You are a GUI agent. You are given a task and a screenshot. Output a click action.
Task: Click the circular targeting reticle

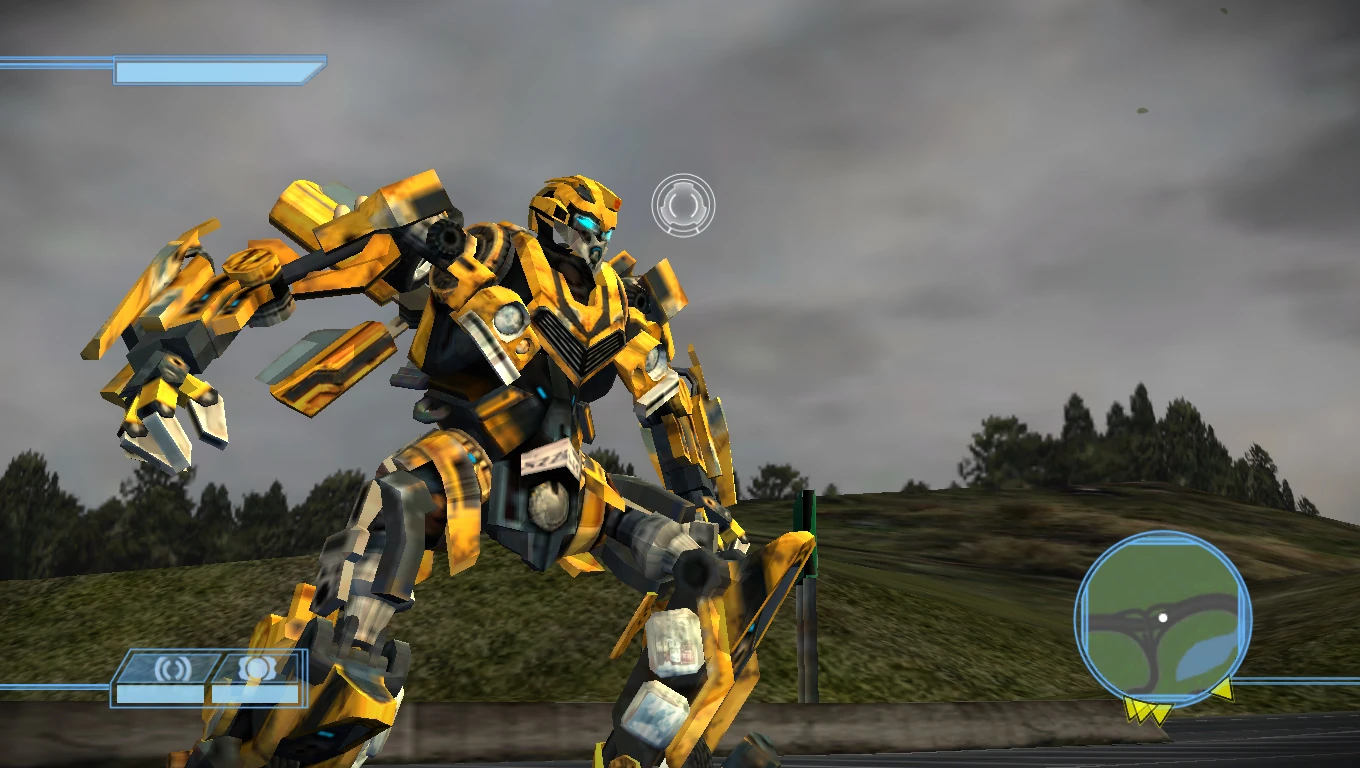click(x=684, y=204)
